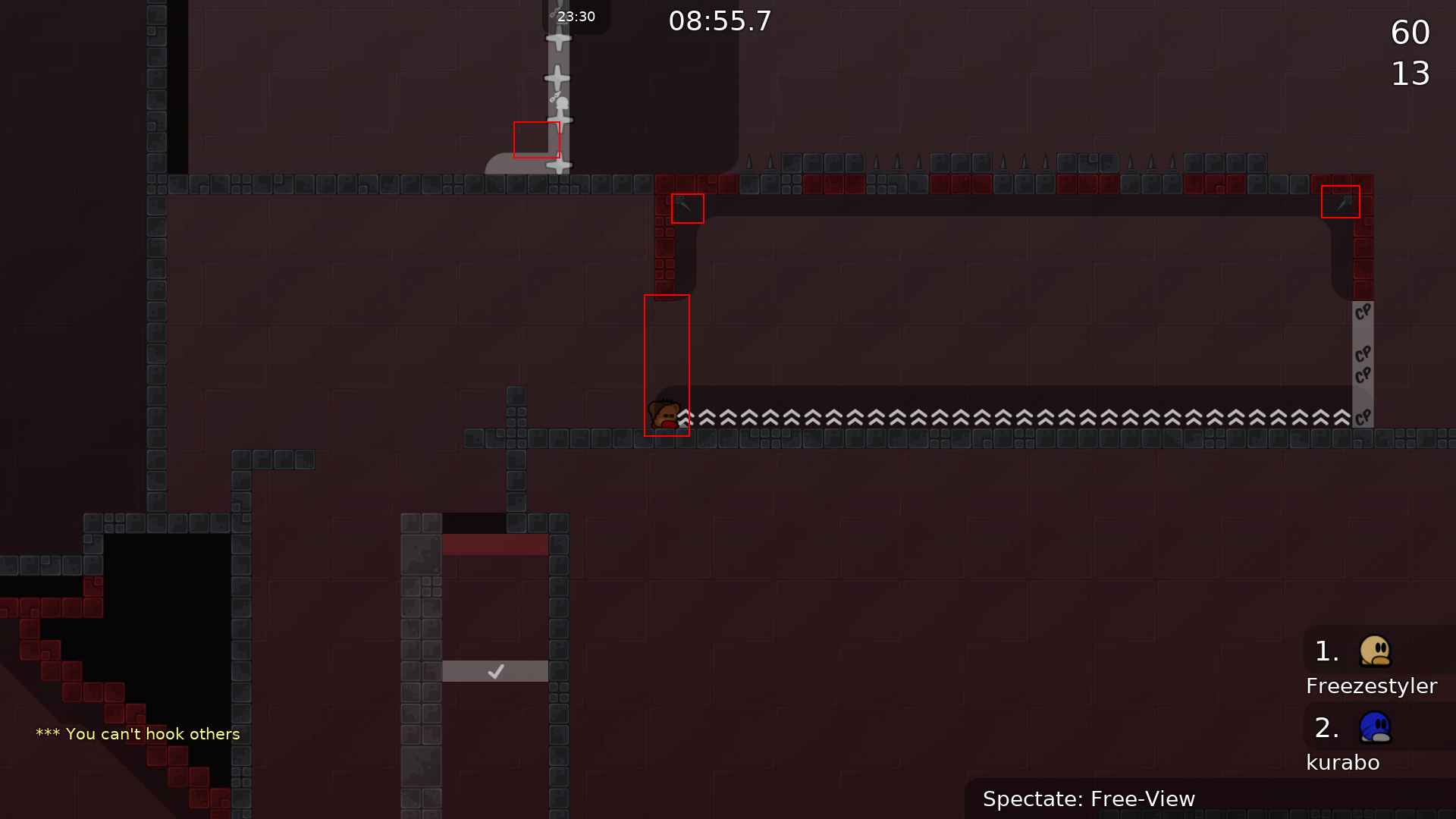1456x819 pixels.
Task: Select the Free-View spectate mode label
Action: [1142, 799]
